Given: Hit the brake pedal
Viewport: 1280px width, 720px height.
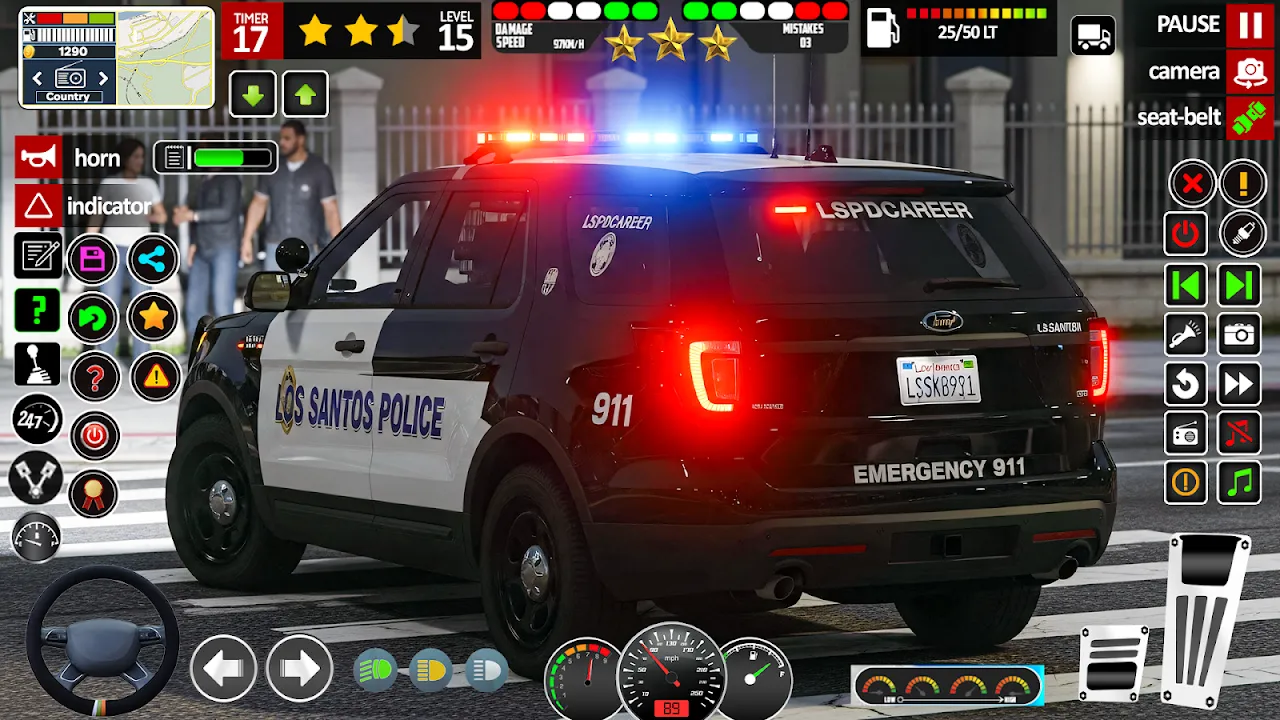Looking at the screenshot, I should click(x=1113, y=663).
